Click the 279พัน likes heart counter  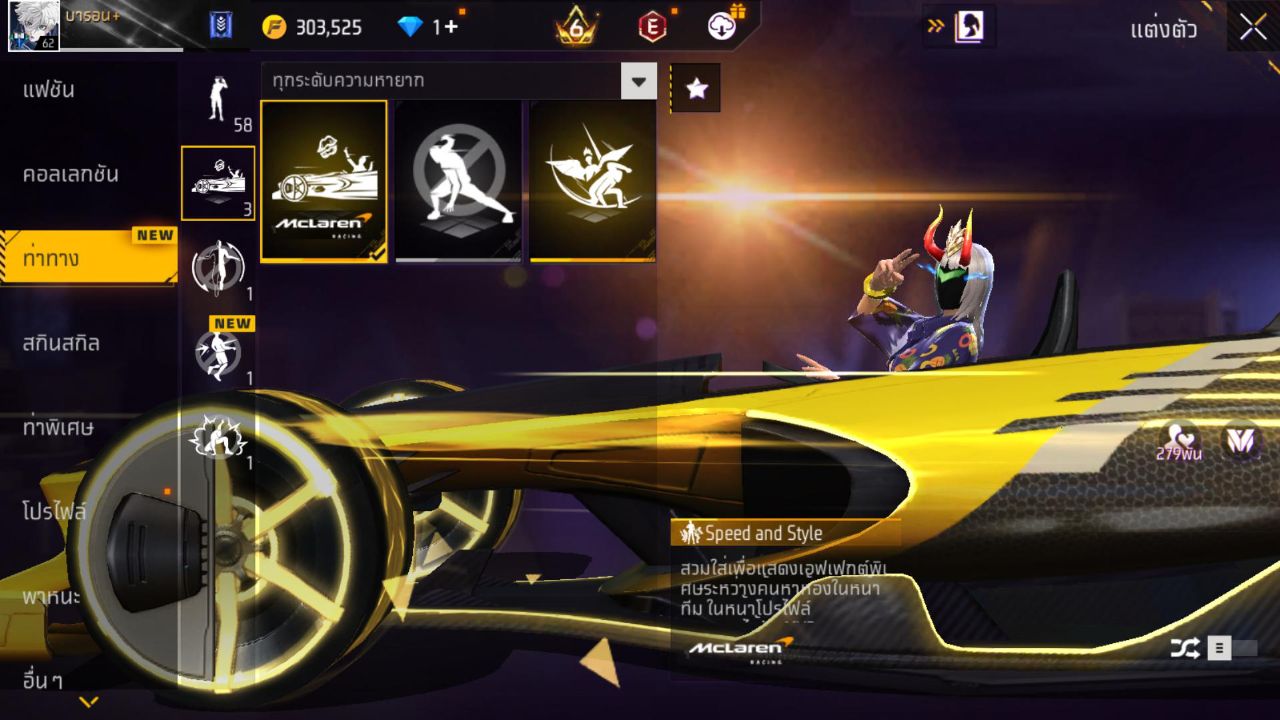1177,451
